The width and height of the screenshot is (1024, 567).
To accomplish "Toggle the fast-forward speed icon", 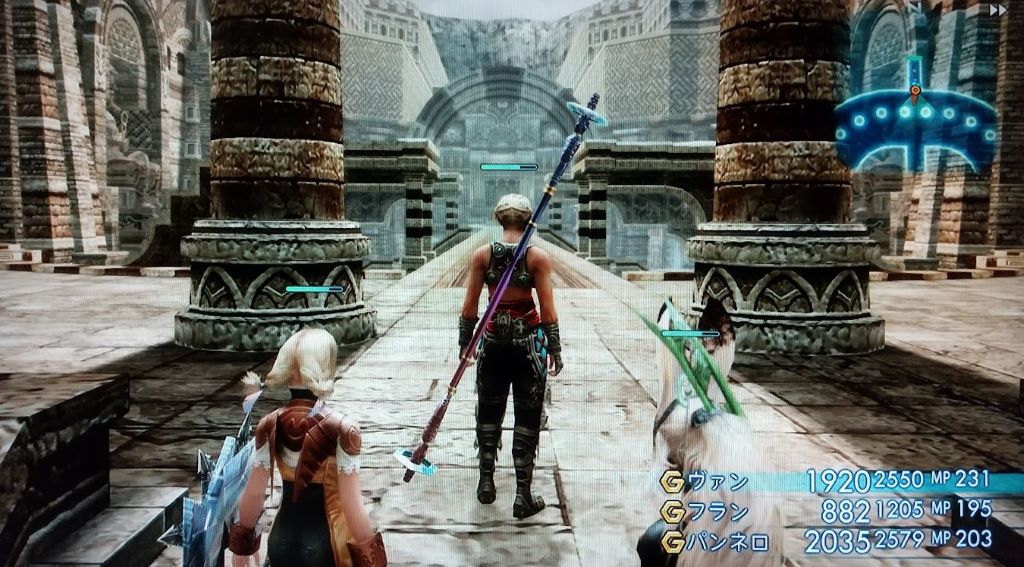I will [x=996, y=10].
